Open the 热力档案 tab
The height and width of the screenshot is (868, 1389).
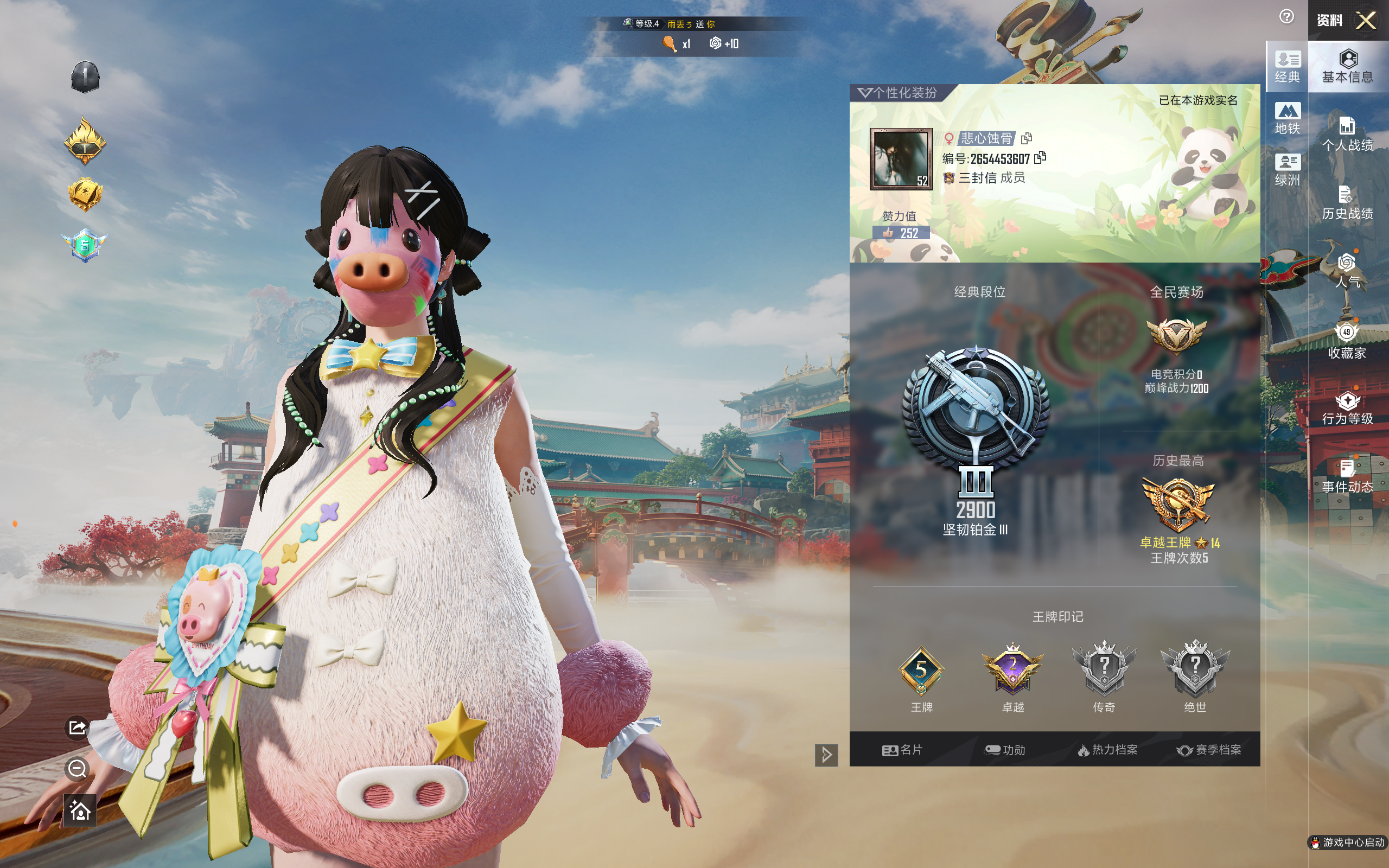(1107, 750)
